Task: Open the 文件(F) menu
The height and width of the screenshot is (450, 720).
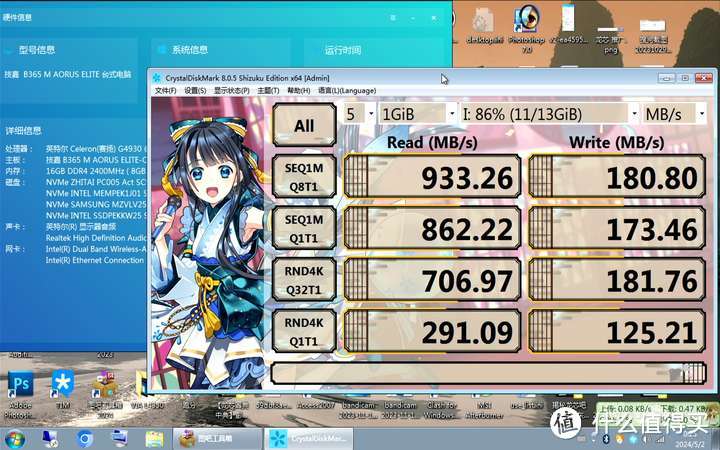Action: (165, 91)
